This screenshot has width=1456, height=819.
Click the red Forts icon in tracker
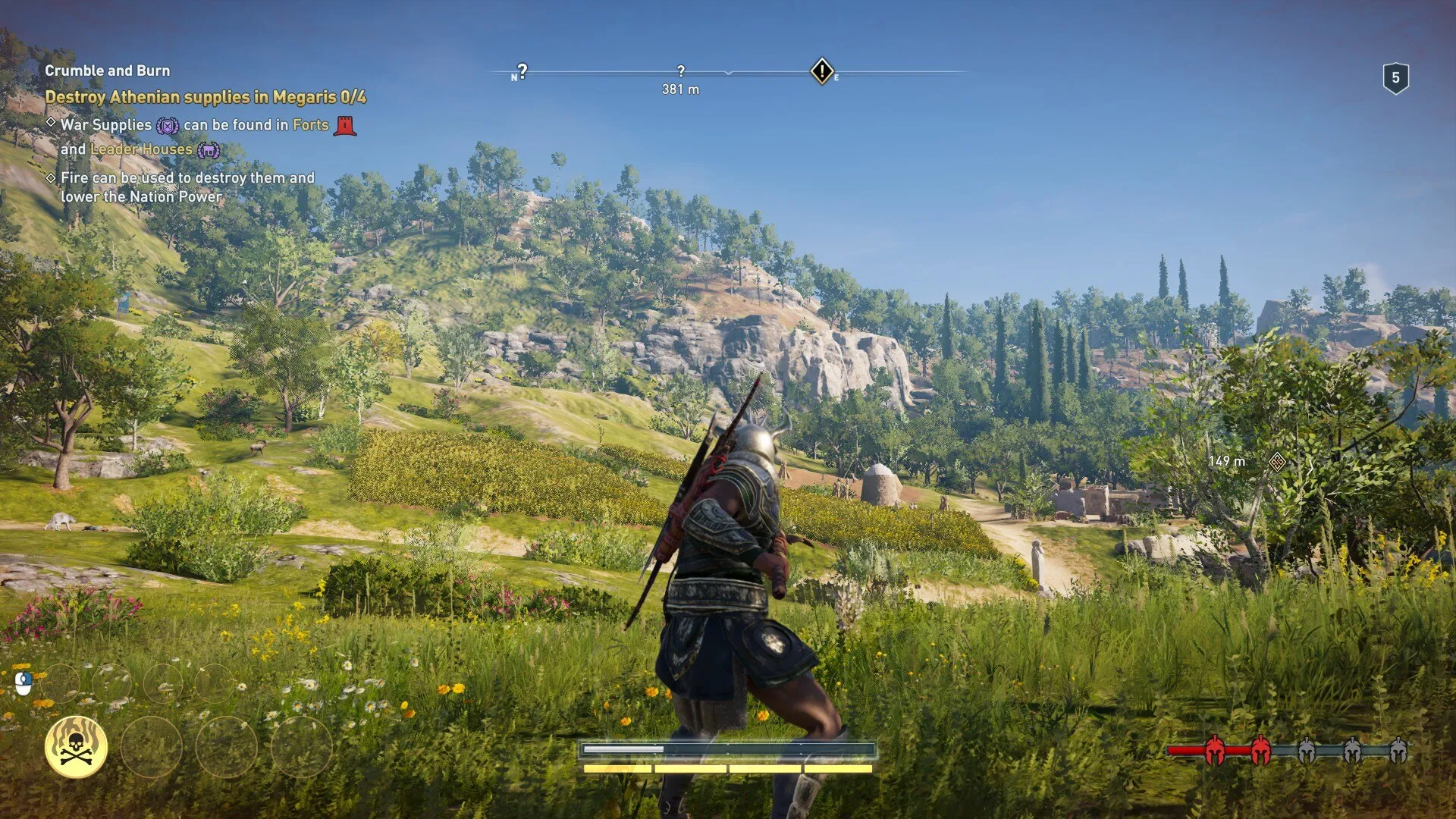pyautogui.click(x=345, y=125)
